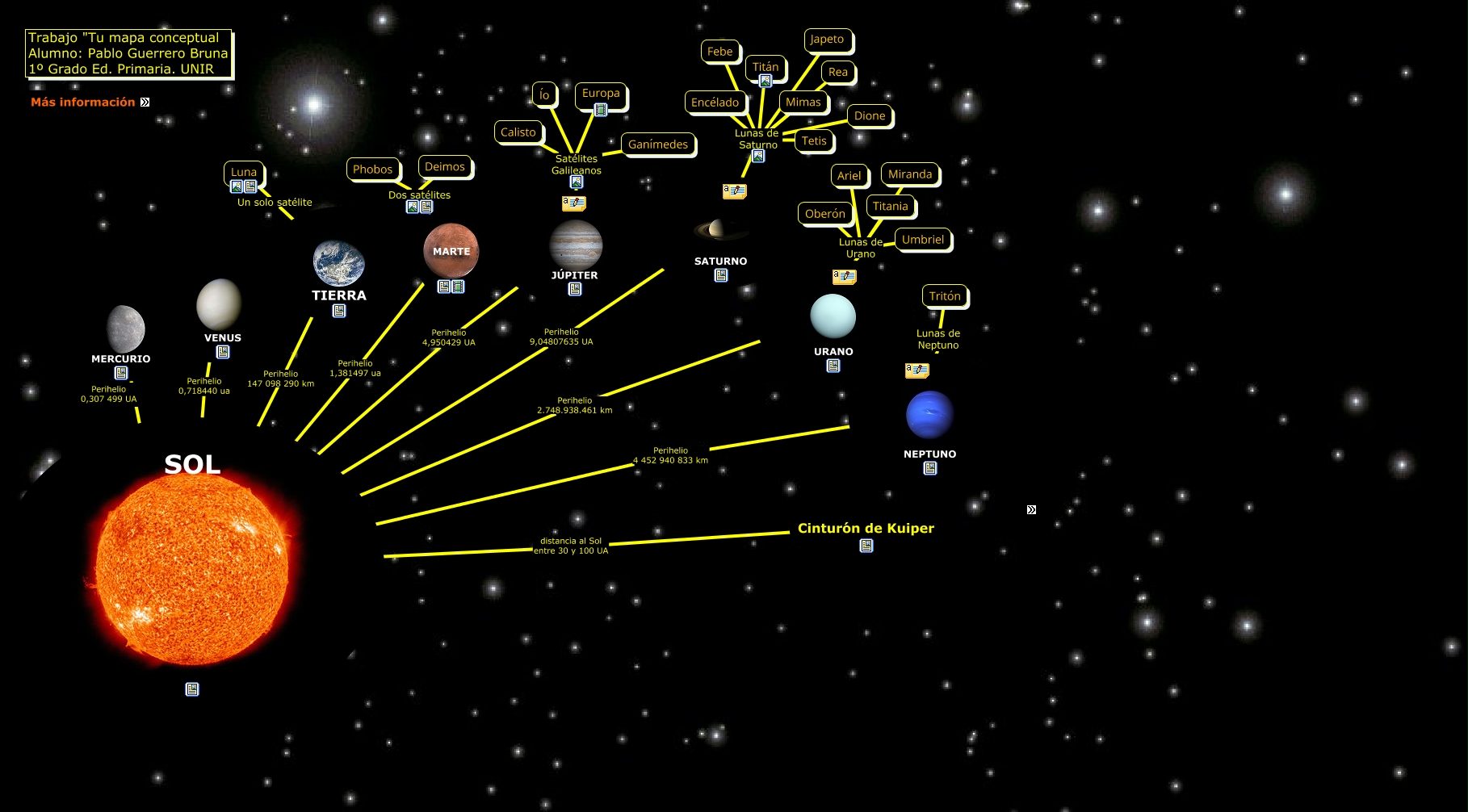Click the Phobos moon node
The height and width of the screenshot is (812, 1468).
(372, 170)
